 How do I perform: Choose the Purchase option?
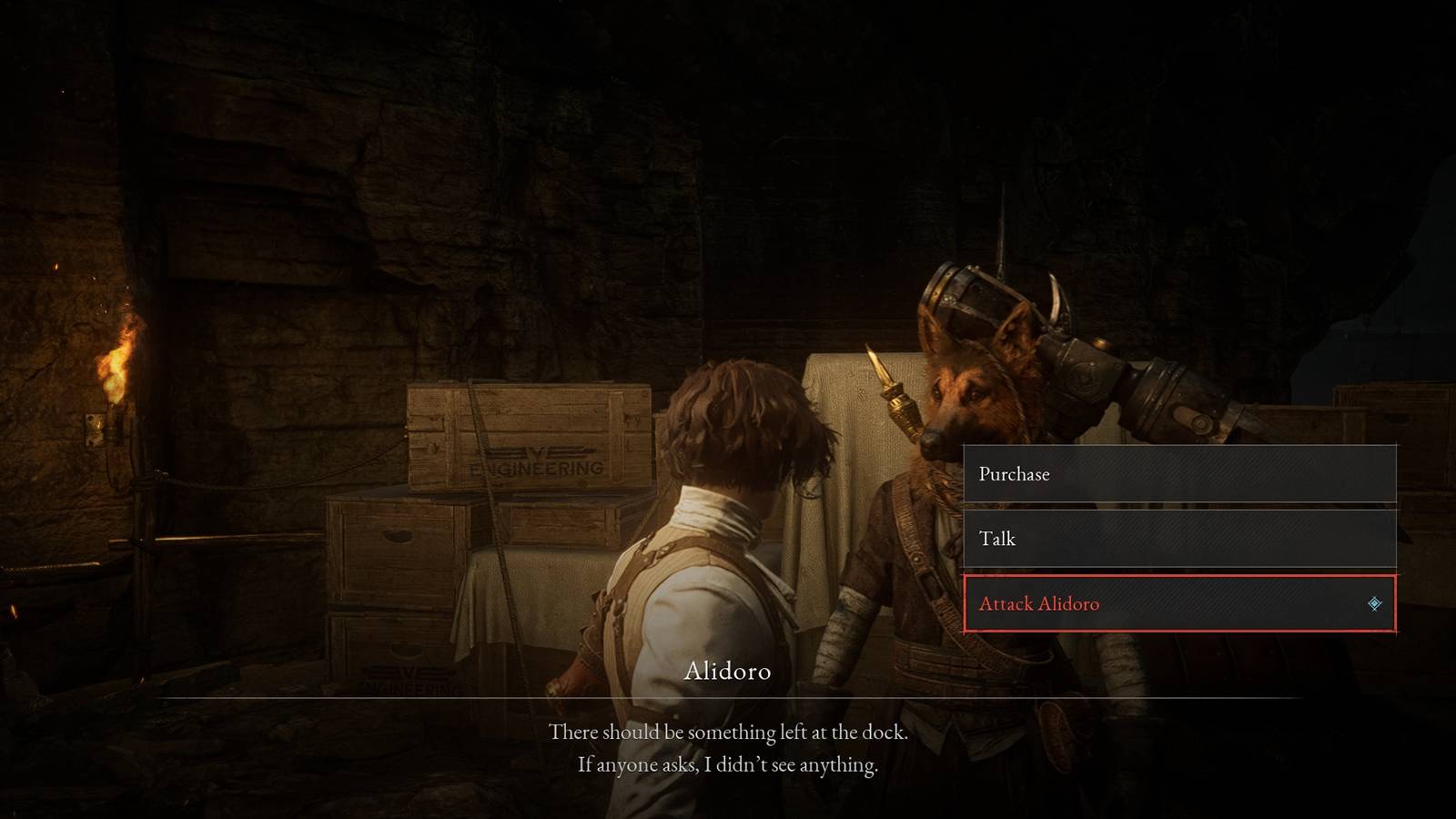point(1178,474)
